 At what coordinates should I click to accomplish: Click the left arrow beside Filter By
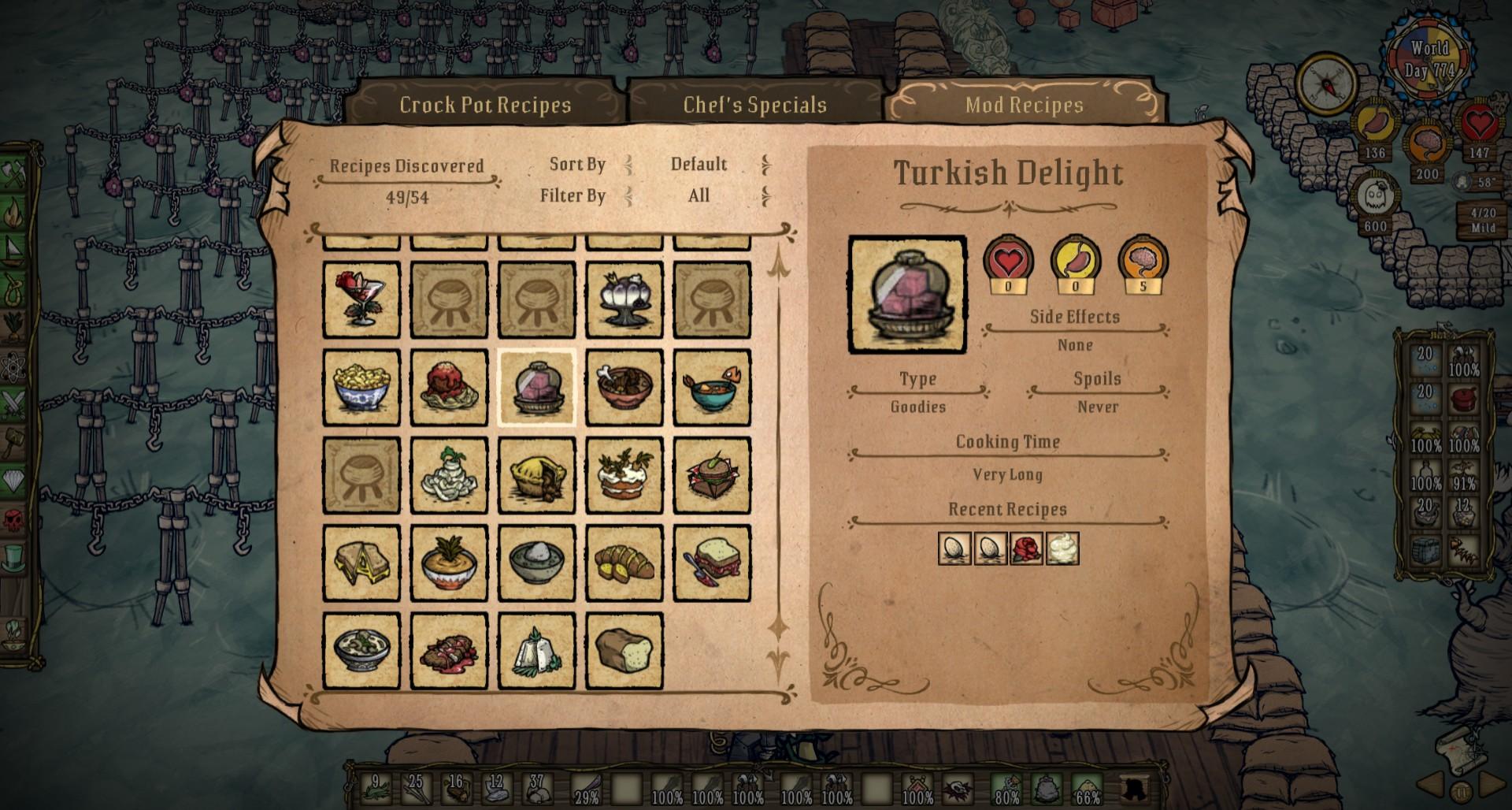[x=628, y=195]
